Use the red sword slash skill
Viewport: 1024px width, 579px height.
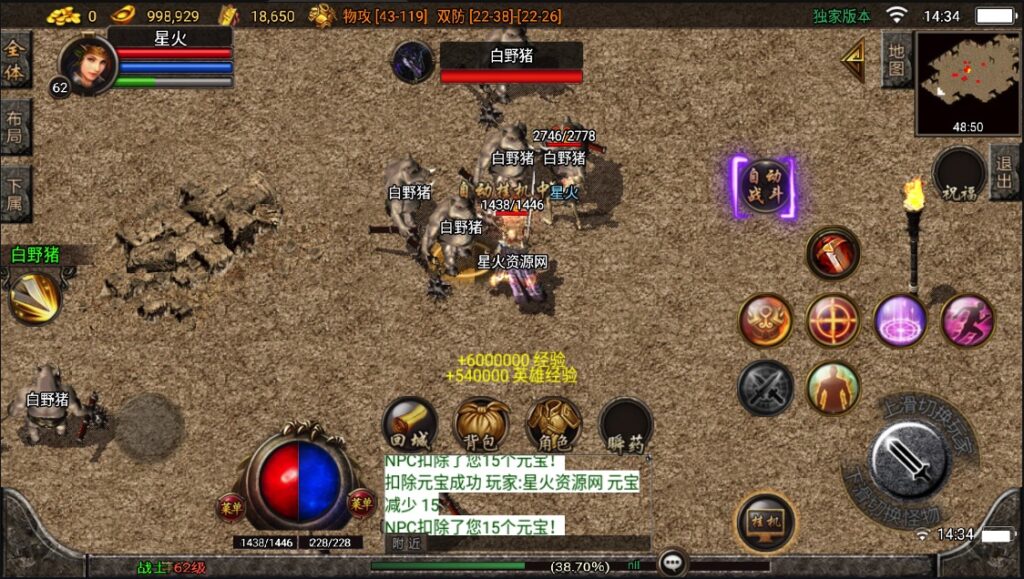tap(833, 254)
